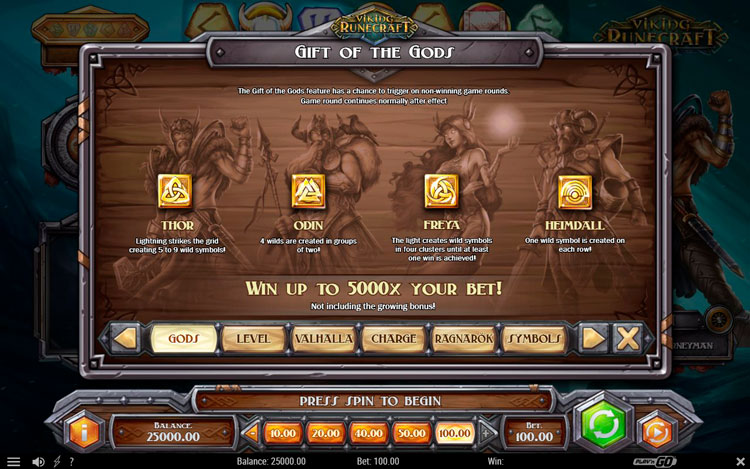Increase the bet with the plus button
Screen dimensions: 750x469
point(487,433)
